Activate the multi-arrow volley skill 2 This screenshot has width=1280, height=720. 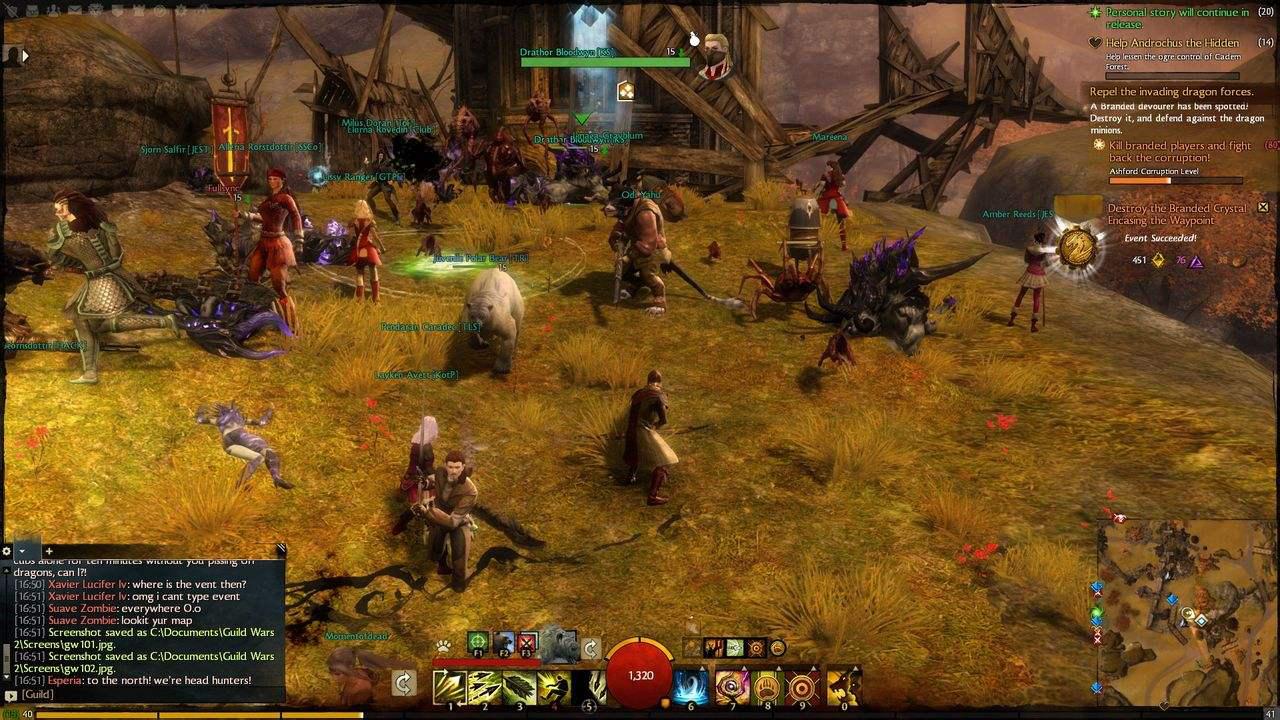pyautogui.click(x=484, y=685)
